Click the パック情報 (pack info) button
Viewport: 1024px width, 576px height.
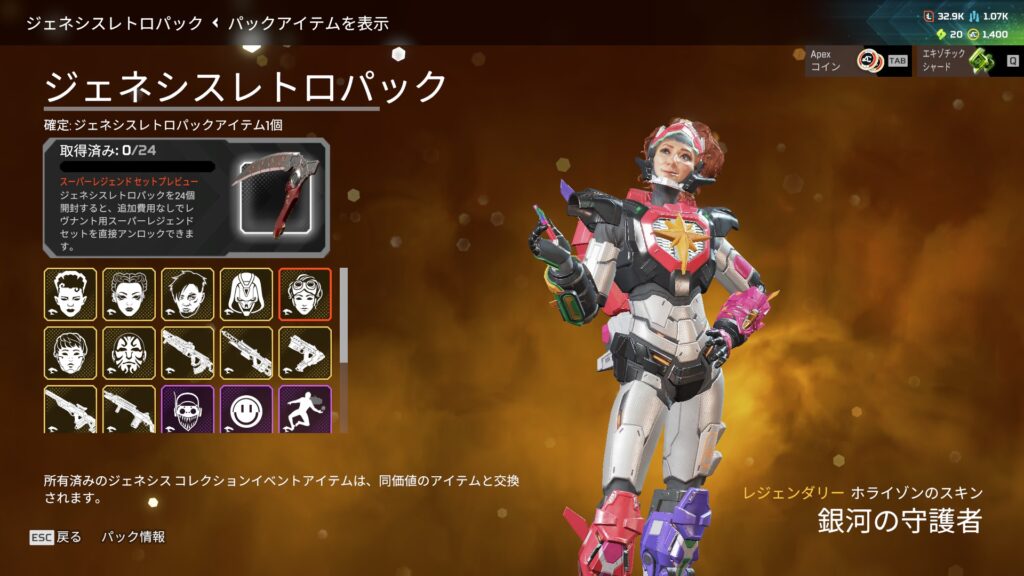tap(133, 537)
